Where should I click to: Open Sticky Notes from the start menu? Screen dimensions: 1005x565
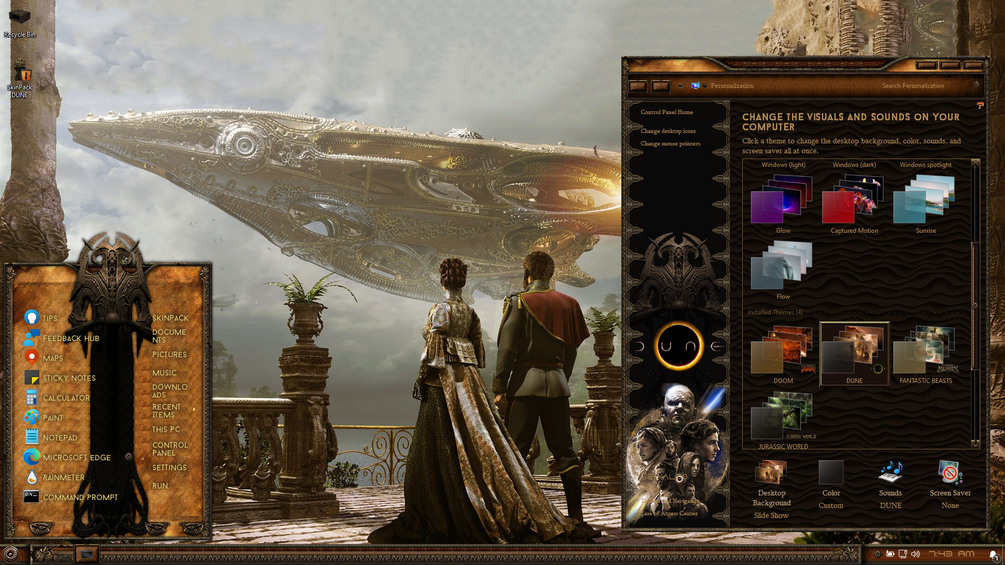68,378
